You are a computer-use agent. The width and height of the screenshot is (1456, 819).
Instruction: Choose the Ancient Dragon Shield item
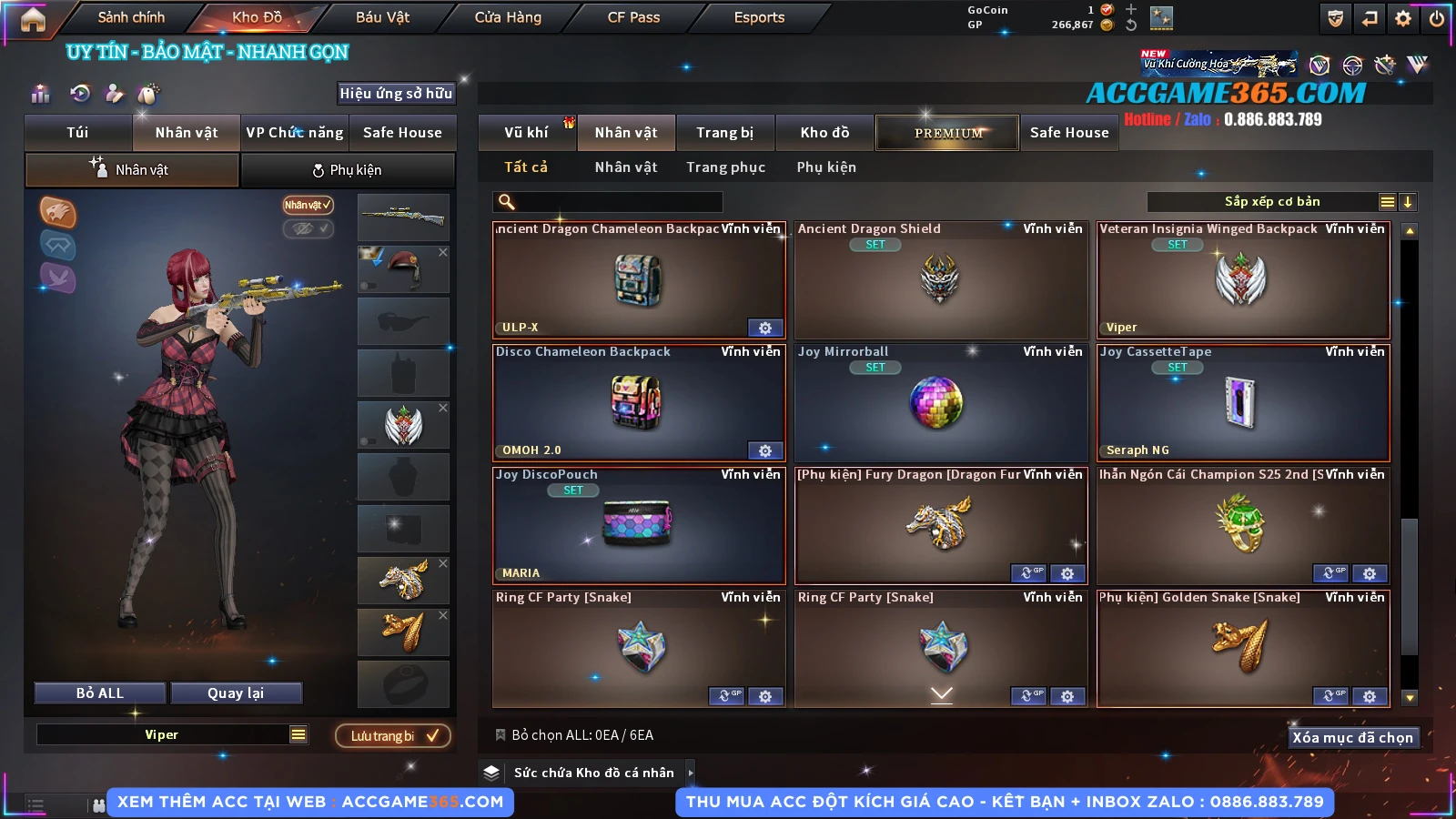point(941,279)
